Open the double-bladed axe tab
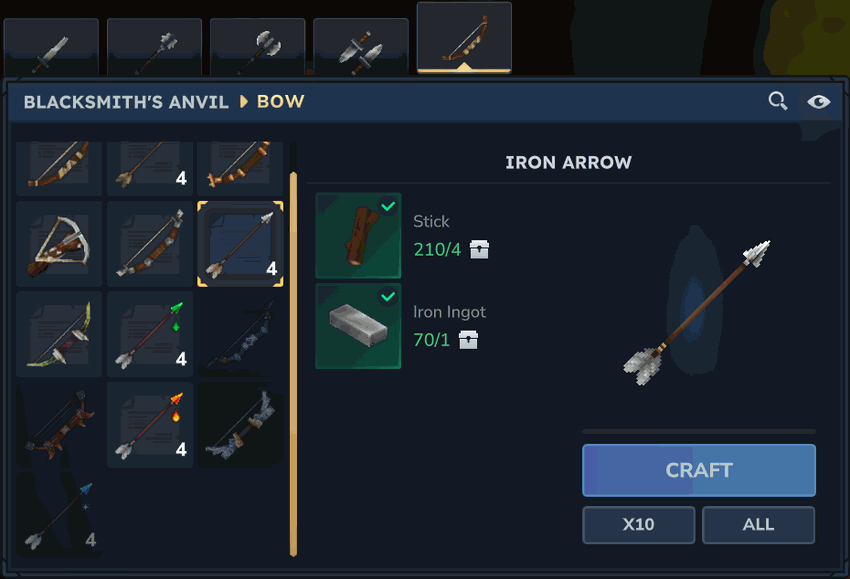The height and width of the screenshot is (579, 850). coord(257,47)
